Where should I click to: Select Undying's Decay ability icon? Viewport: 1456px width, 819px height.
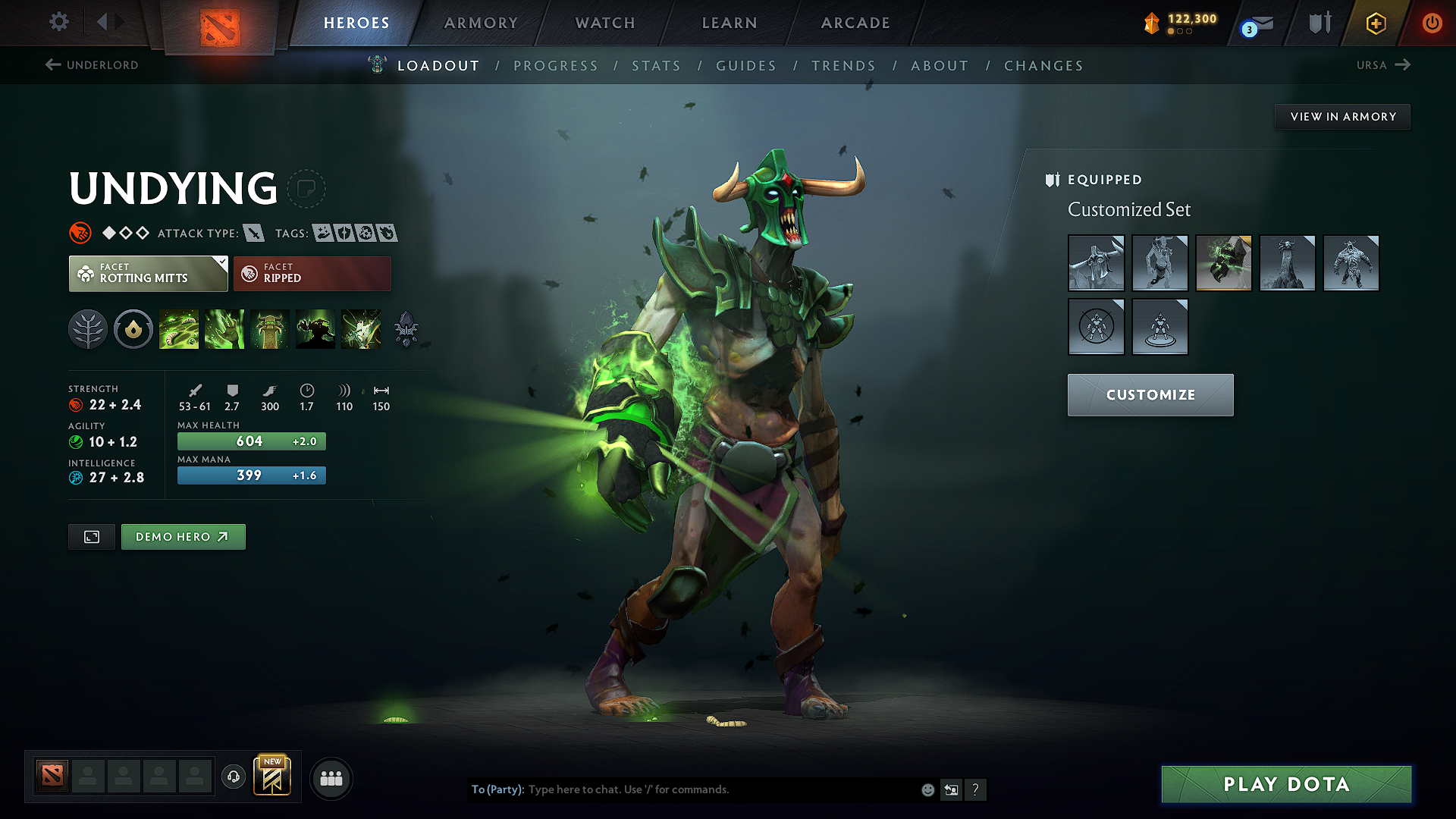(x=179, y=329)
